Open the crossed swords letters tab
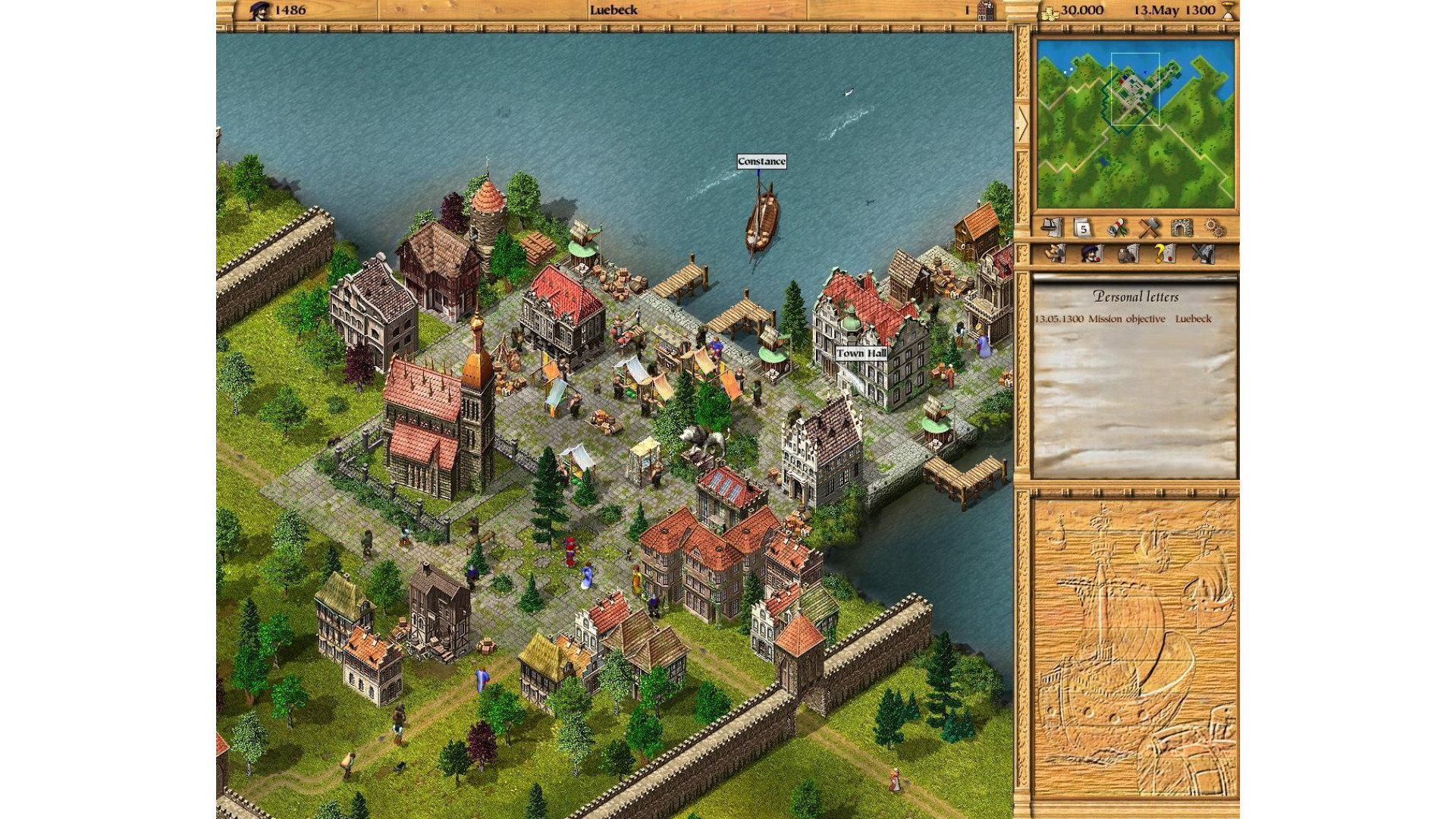Screen dimensions: 1456x819 coord(1202,253)
